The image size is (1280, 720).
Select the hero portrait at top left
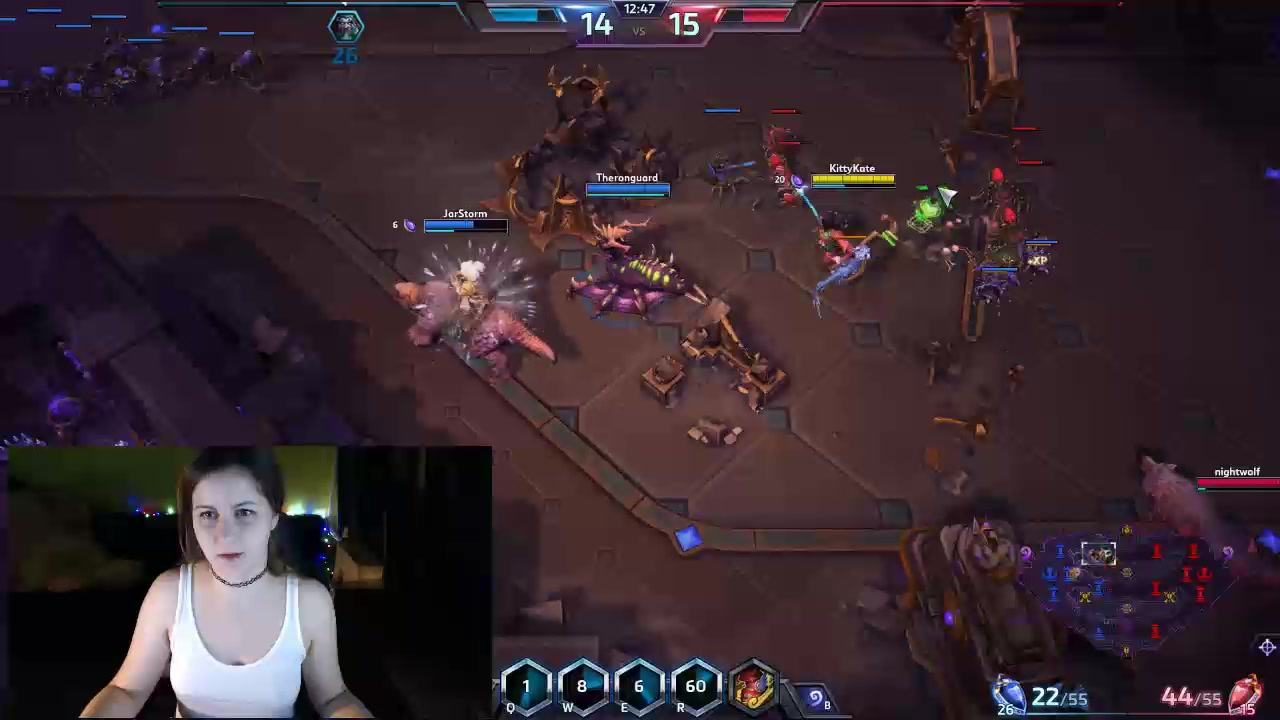(346, 26)
